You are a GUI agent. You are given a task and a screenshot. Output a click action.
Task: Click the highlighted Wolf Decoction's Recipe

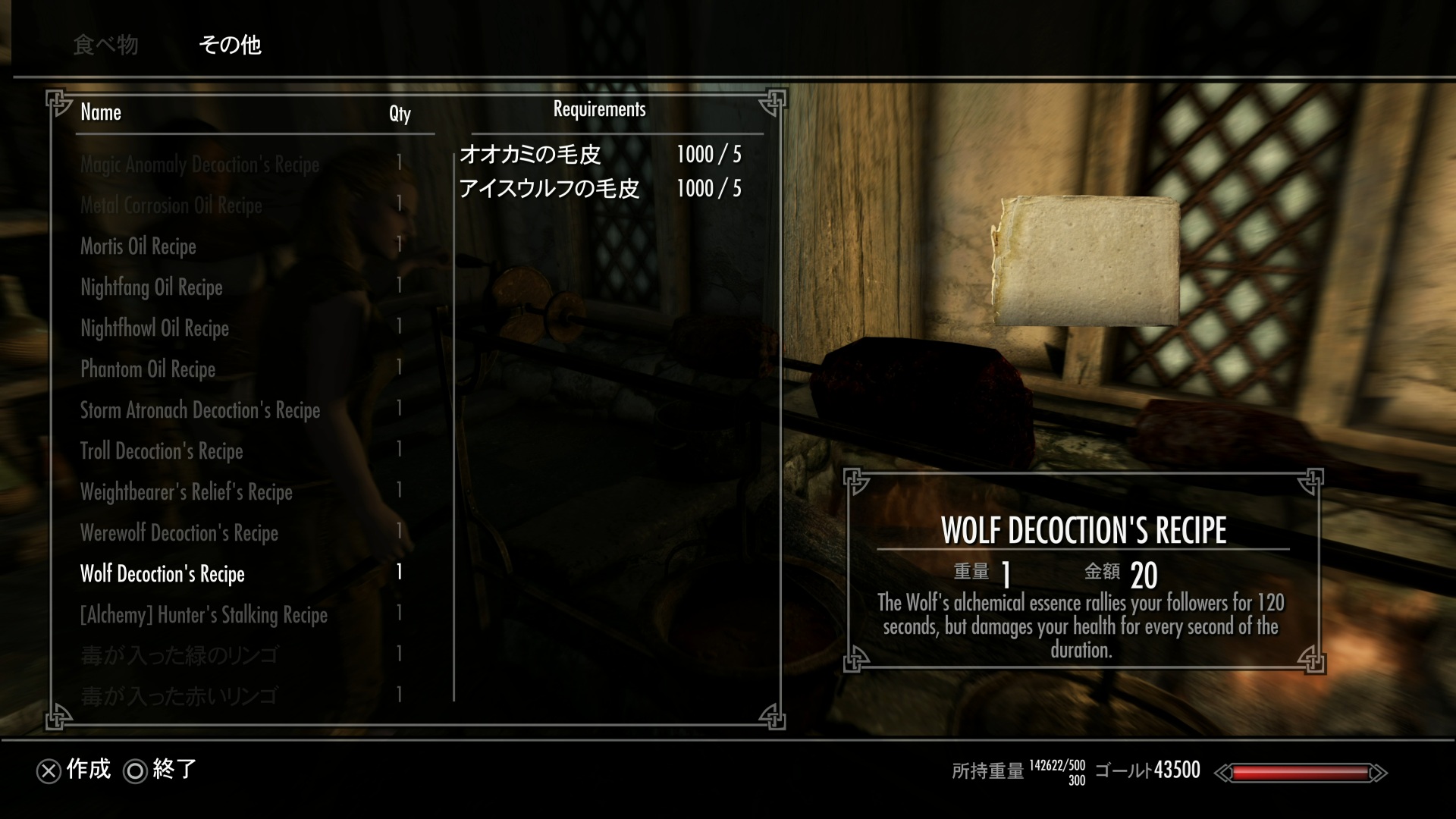click(162, 574)
